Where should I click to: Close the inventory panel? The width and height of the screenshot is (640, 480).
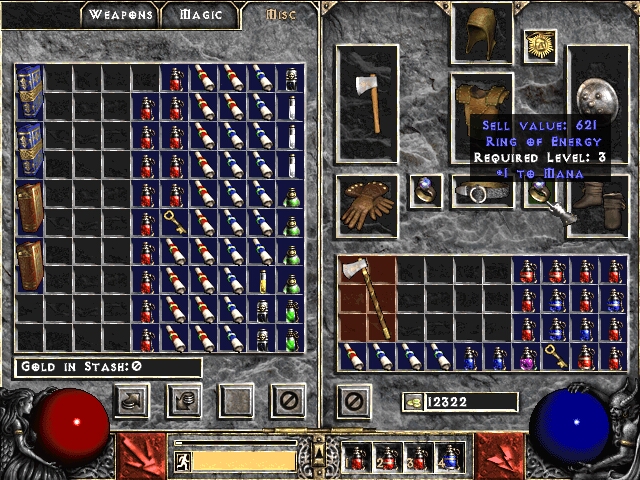352,402
